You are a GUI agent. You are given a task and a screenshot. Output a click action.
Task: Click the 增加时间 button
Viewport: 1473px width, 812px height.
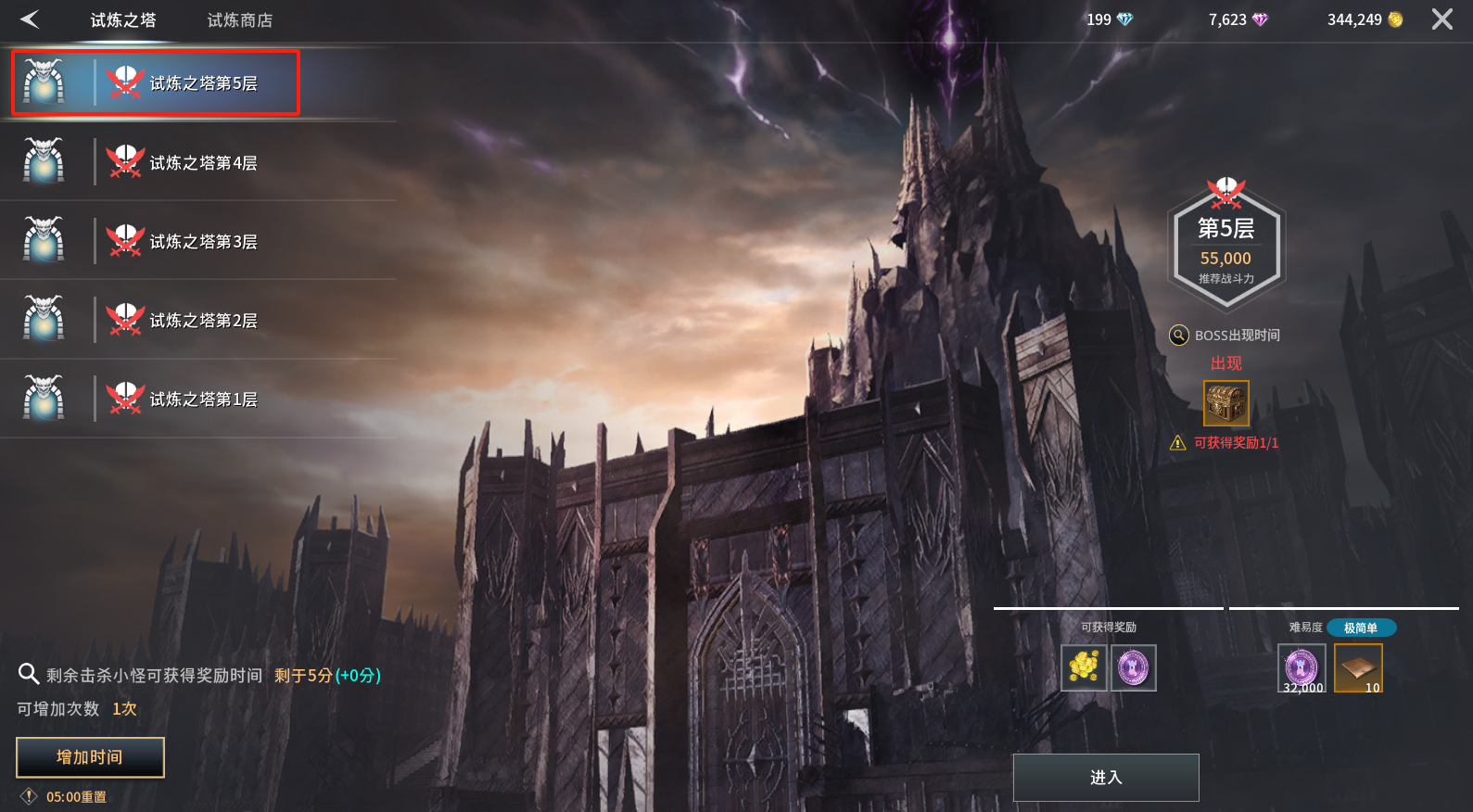[90, 757]
